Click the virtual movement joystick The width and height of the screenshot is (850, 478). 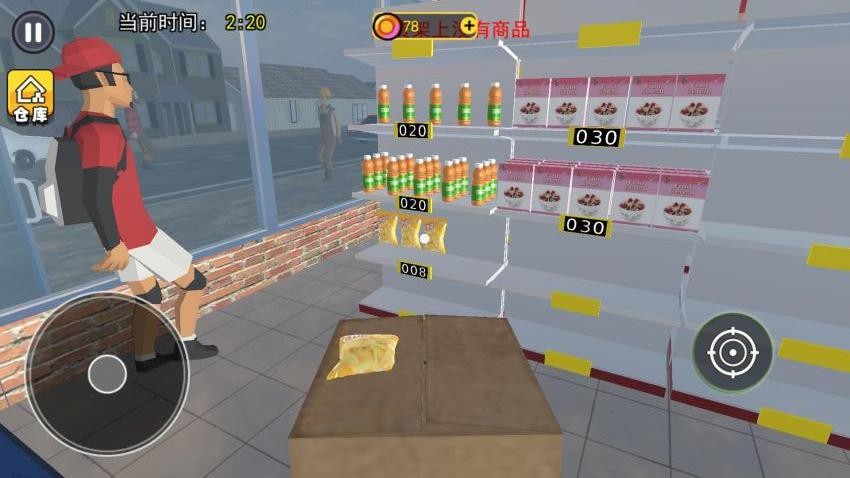pos(106,374)
